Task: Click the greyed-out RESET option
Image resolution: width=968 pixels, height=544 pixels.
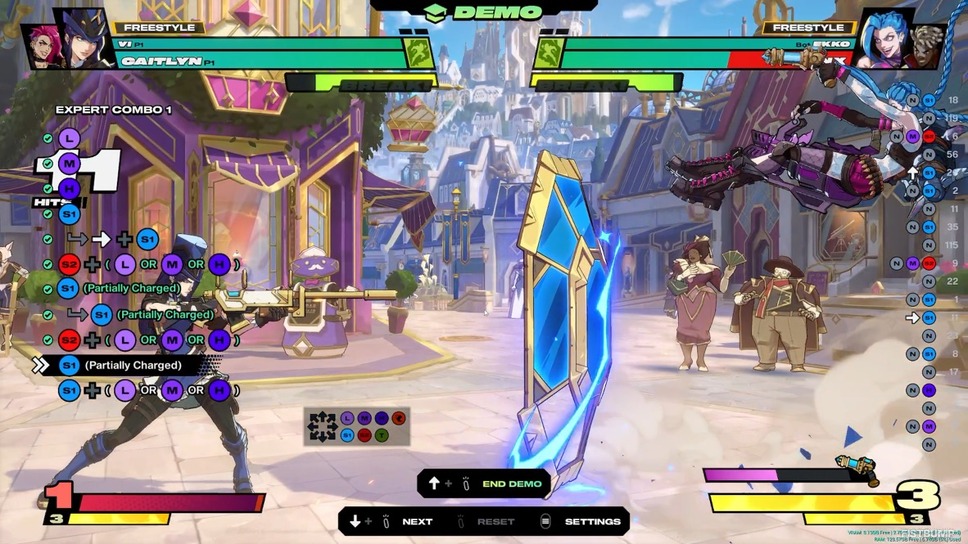Action: tap(495, 522)
